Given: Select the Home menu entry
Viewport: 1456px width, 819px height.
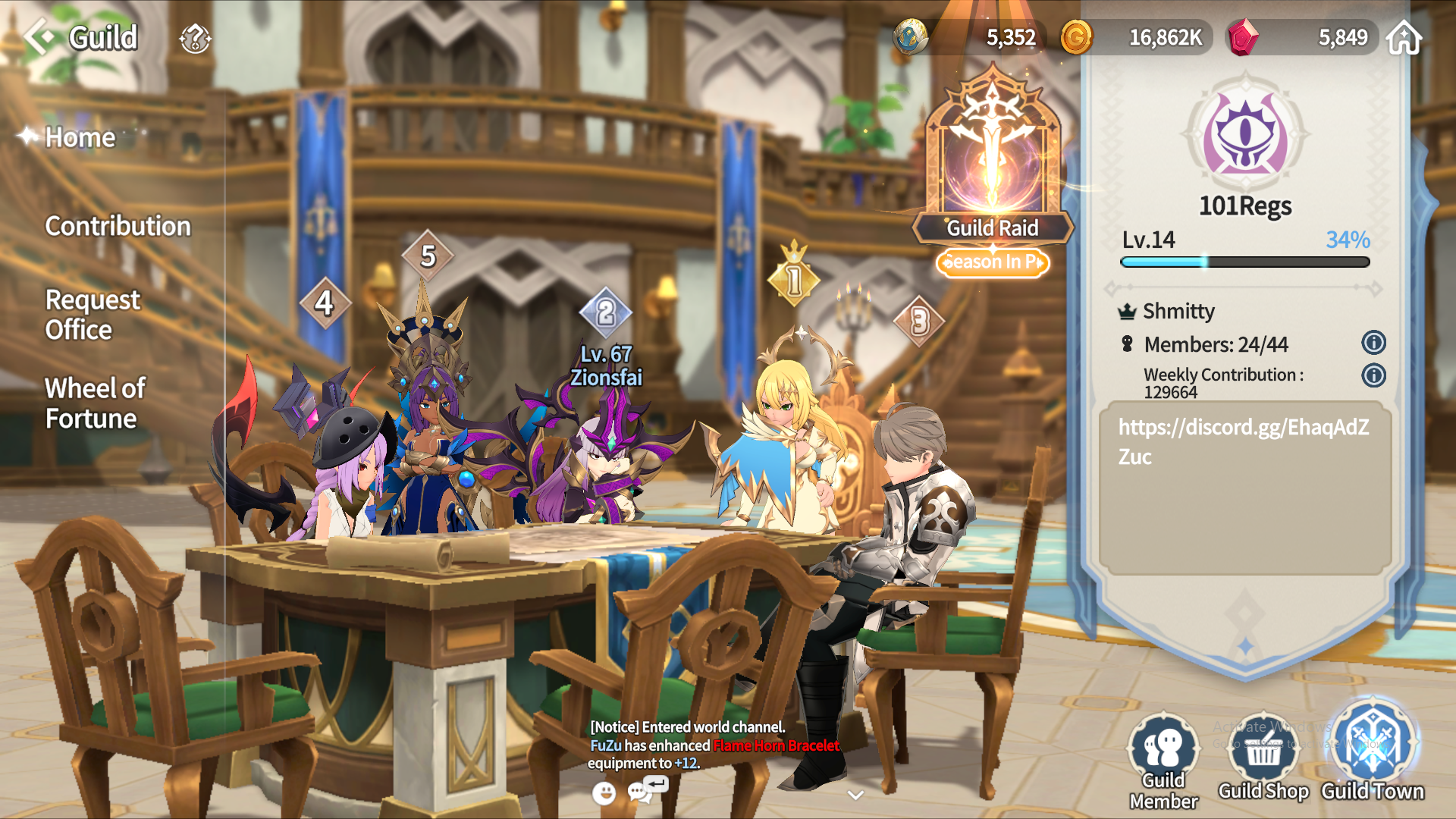Looking at the screenshot, I should pyautogui.click(x=80, y=137).
